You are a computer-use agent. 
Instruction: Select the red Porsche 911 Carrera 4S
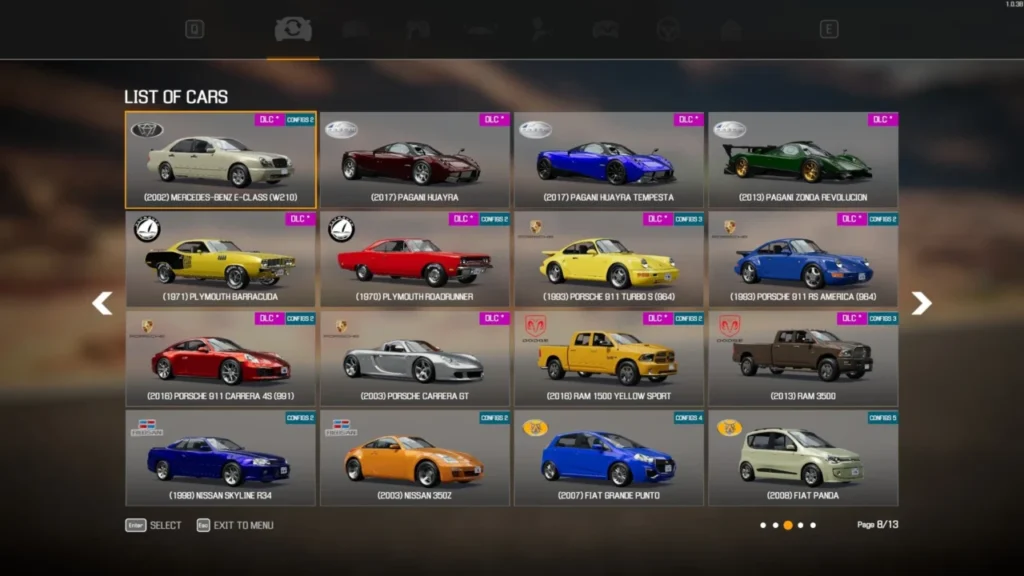coord(220,358)
